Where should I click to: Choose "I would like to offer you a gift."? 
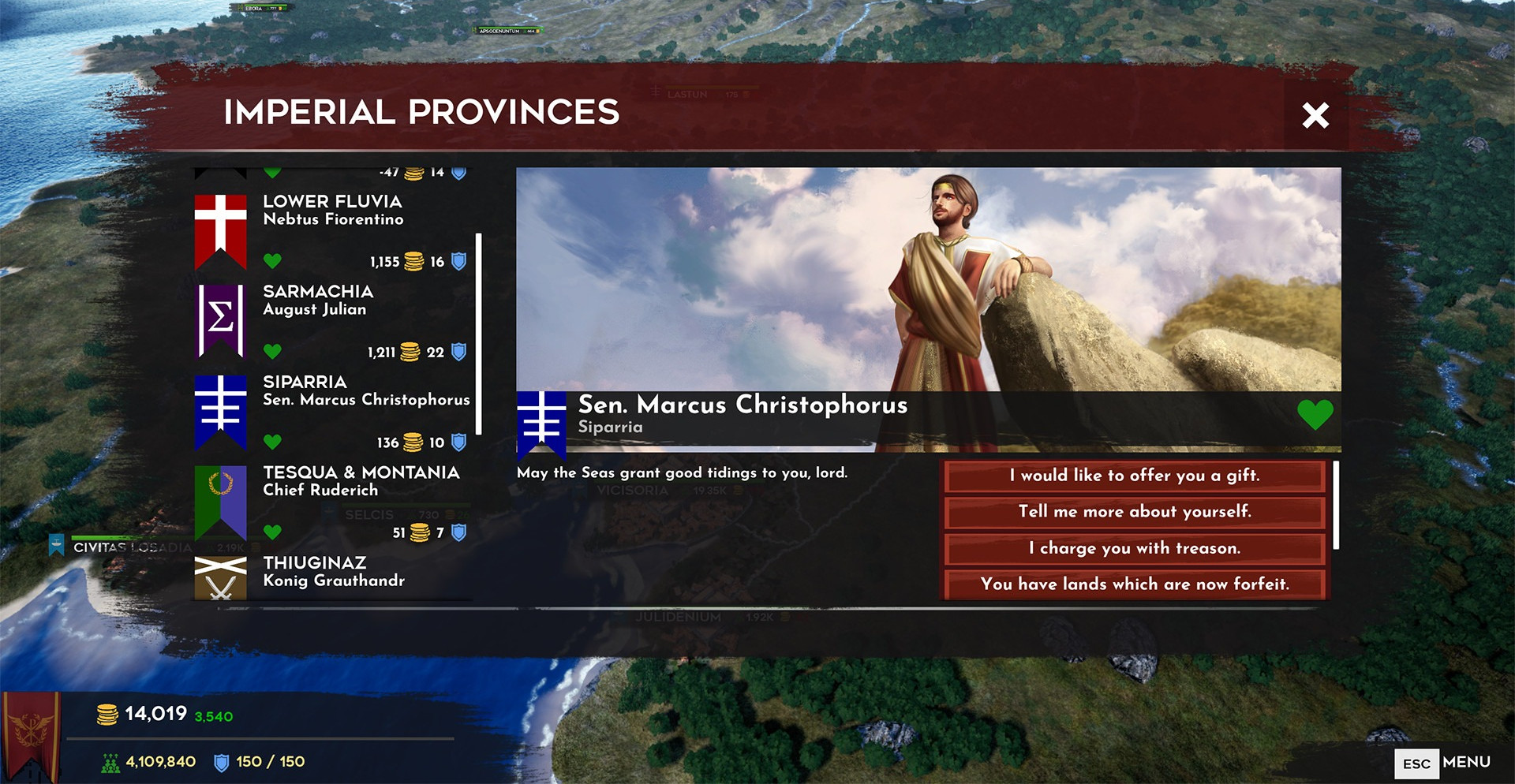tap(1134, 476)
